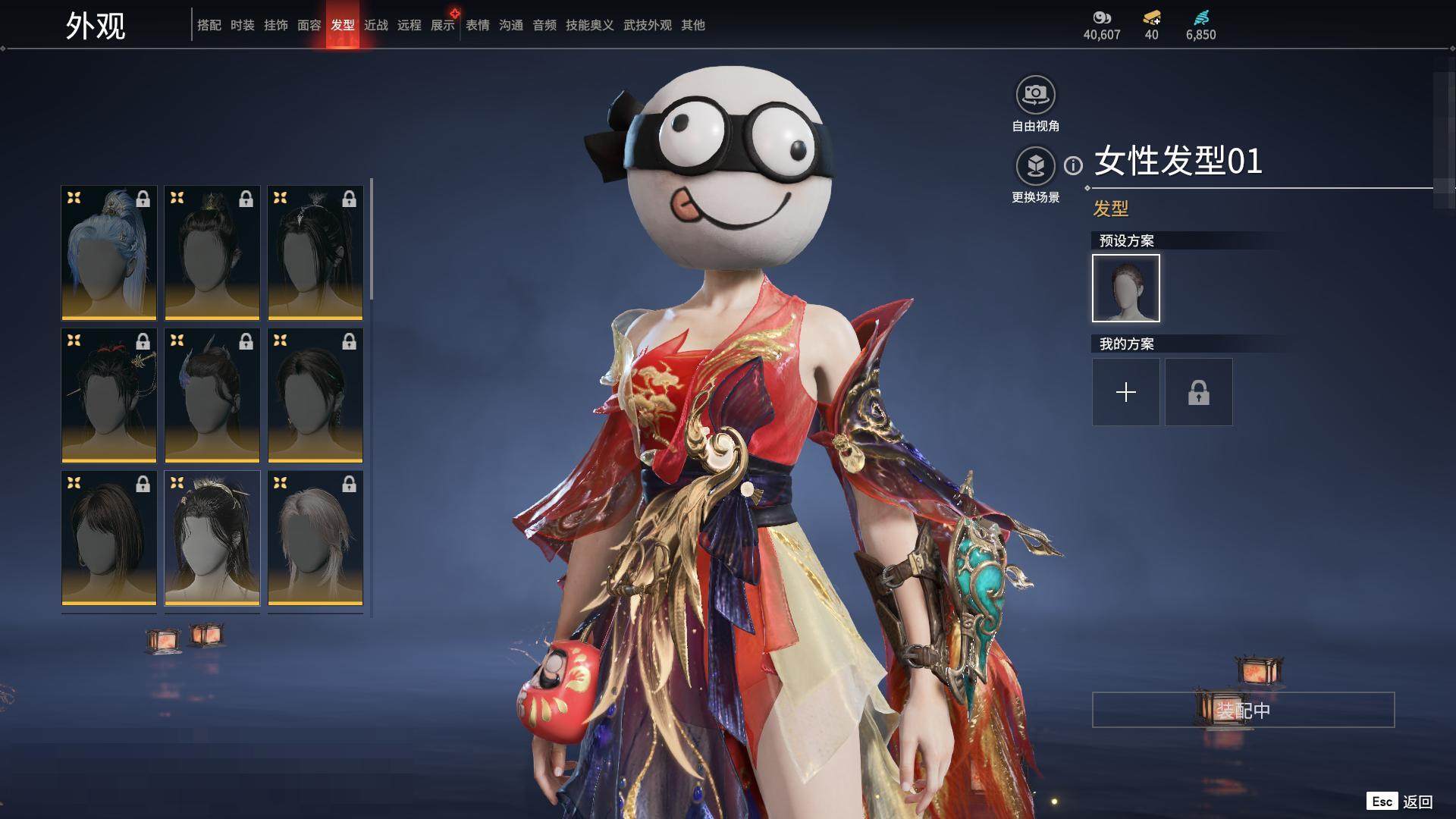1456x819 pixels.
Task: Activate the 自由视角 free camera button
Action: click(1035, 96)
